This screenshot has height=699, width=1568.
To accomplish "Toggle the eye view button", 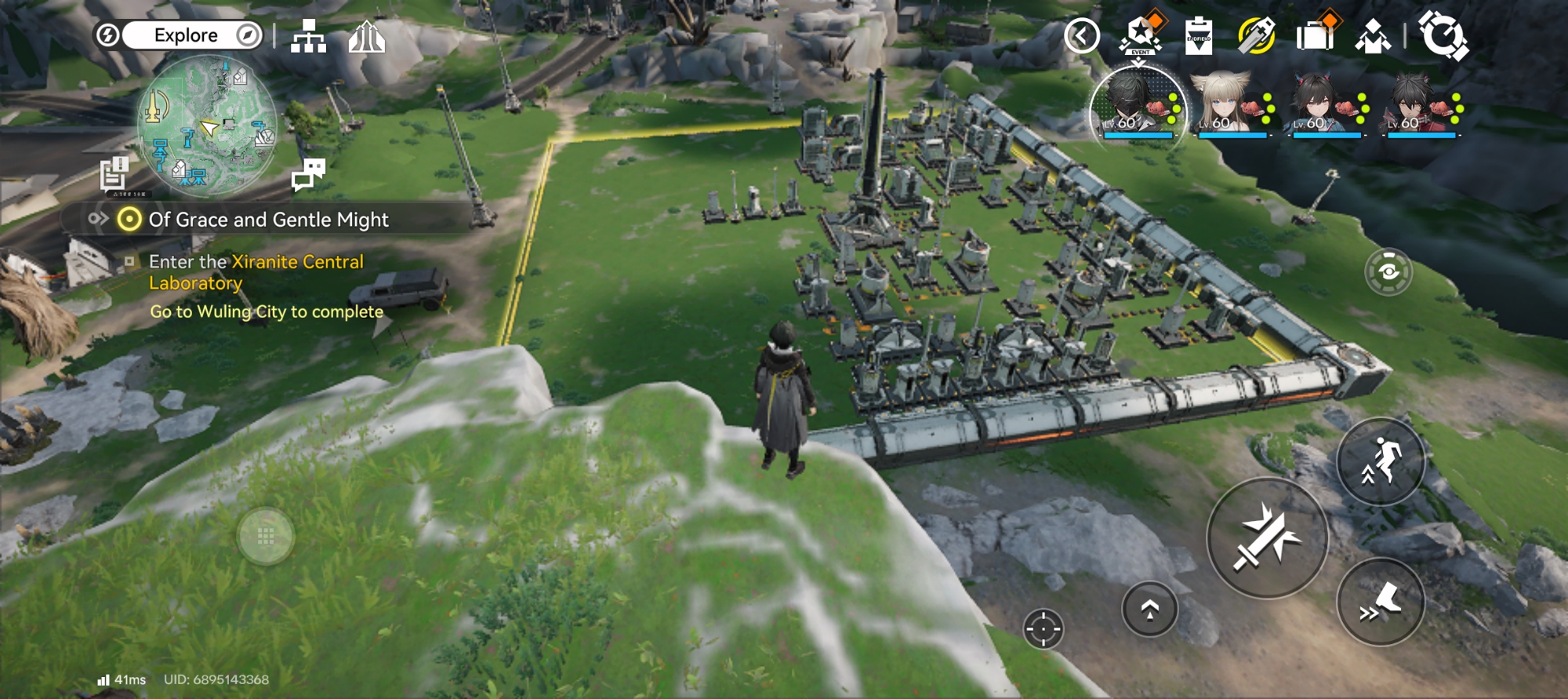I will [x=1388, y=272].
